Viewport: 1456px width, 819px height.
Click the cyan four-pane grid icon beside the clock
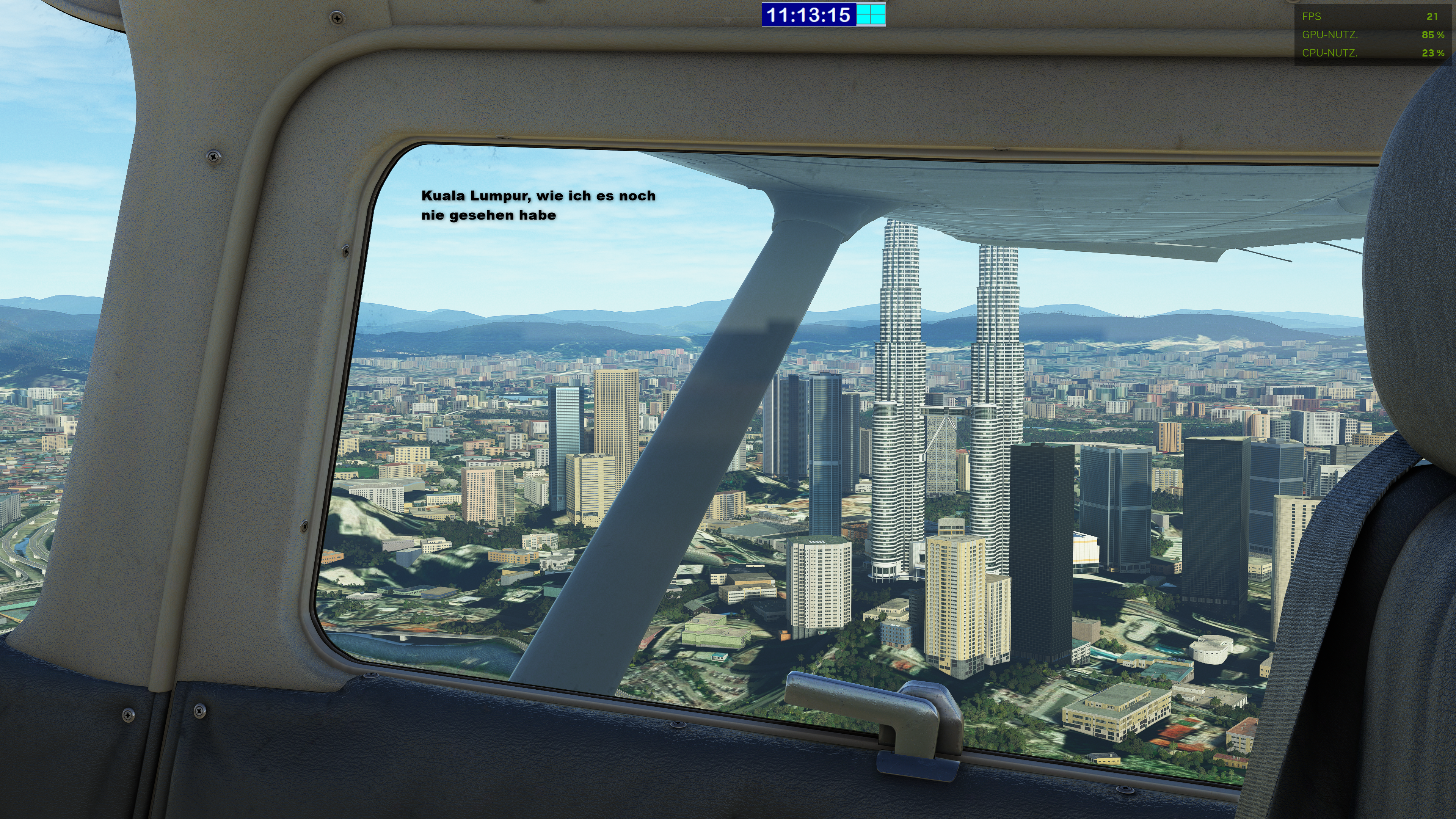[x=871, y=15]
